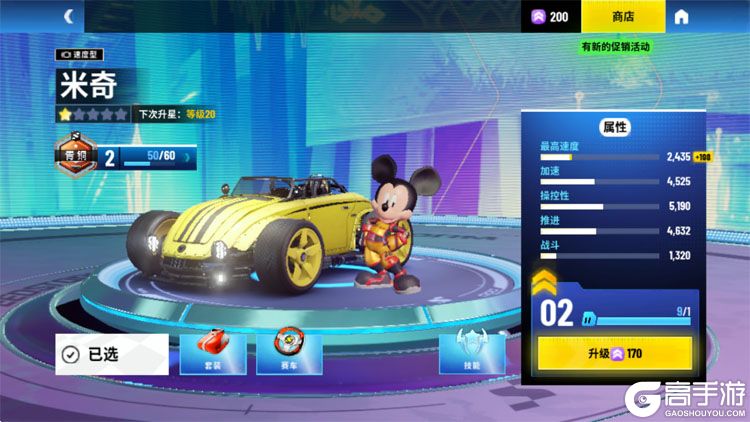The width and height of the screenshot is (750, 422).
Task: Open the new promotion notice under the shop
Action: (615, 46)
